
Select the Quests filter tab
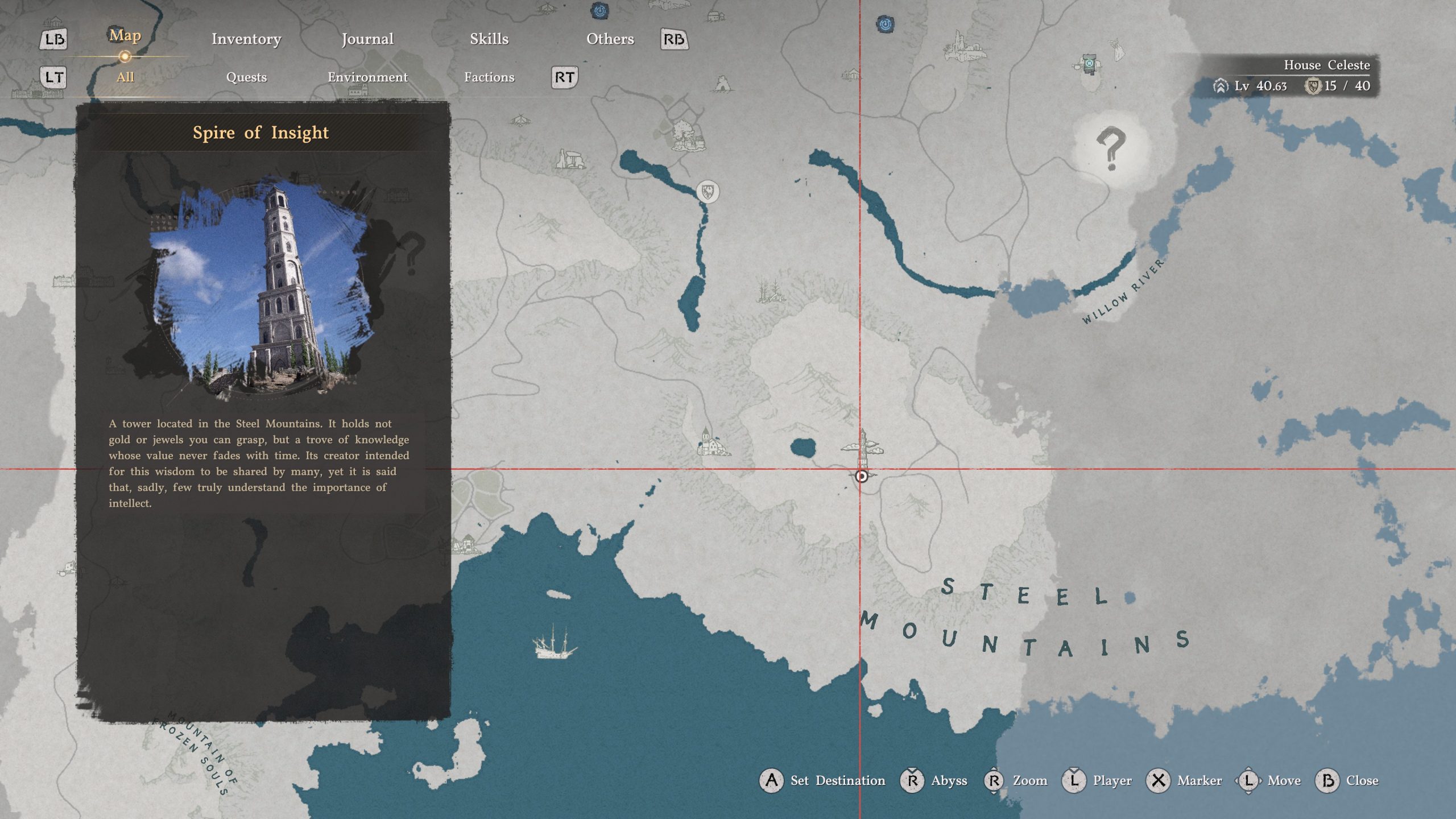(x=246, y=77)
